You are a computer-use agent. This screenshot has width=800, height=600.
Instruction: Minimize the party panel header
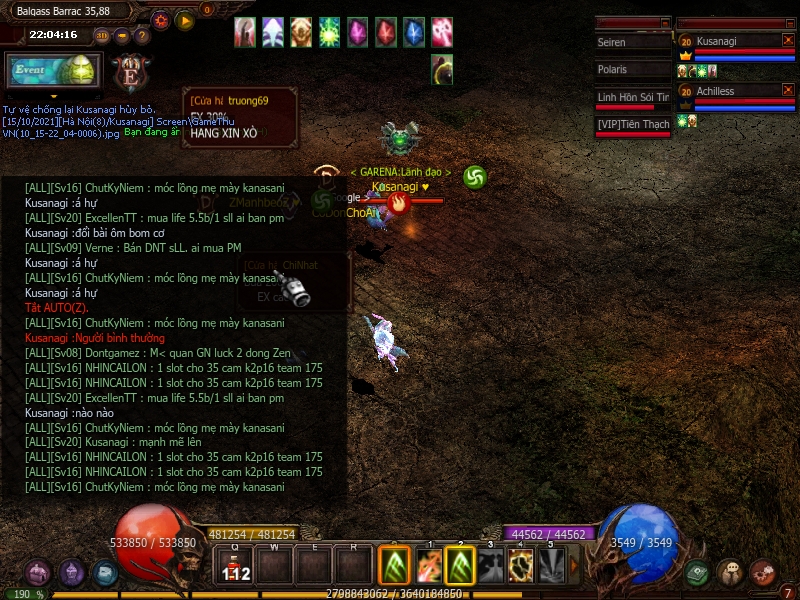click(x=788, y=22)
